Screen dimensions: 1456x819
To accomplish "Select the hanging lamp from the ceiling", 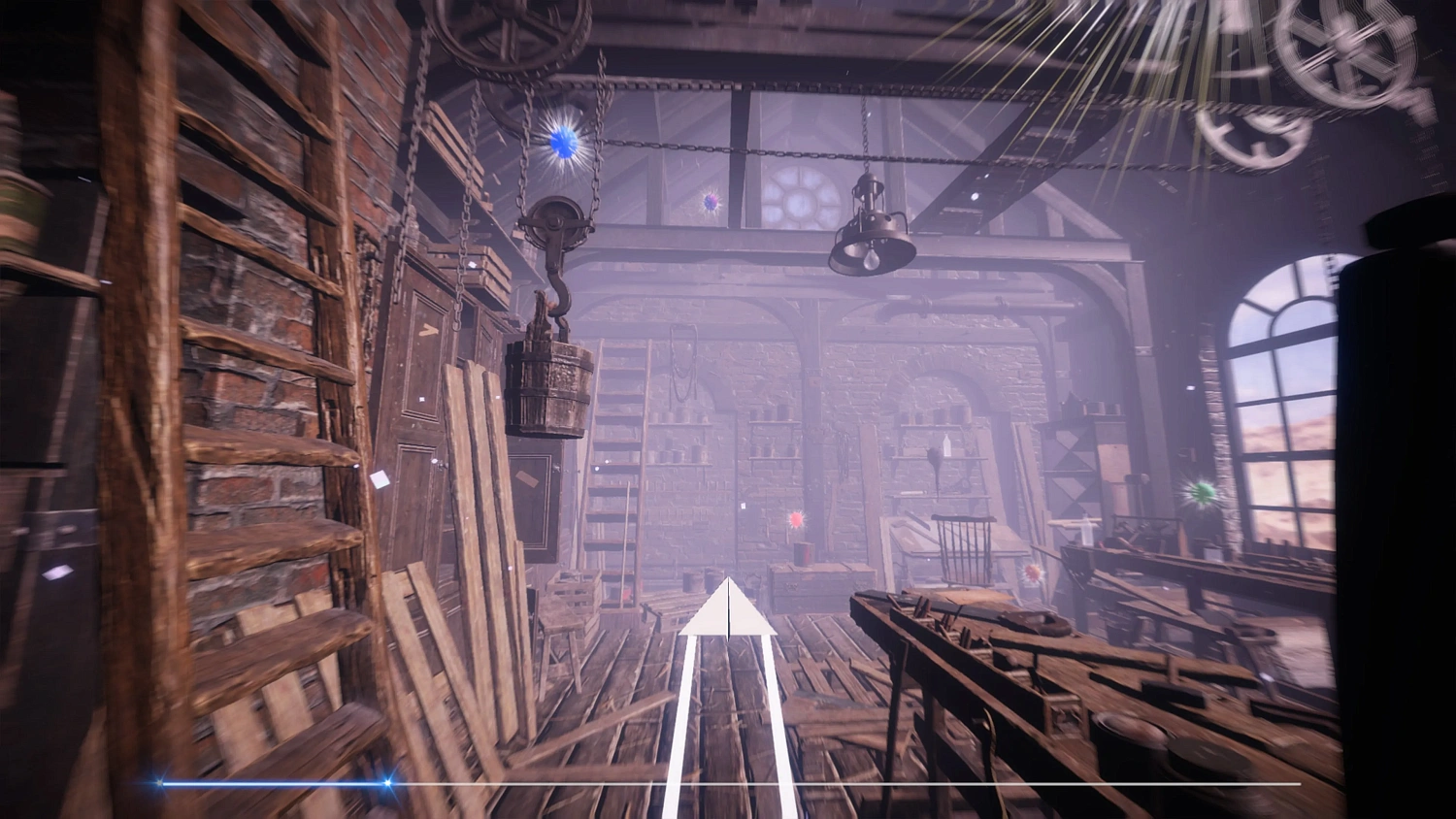I will tap(871, 236).
